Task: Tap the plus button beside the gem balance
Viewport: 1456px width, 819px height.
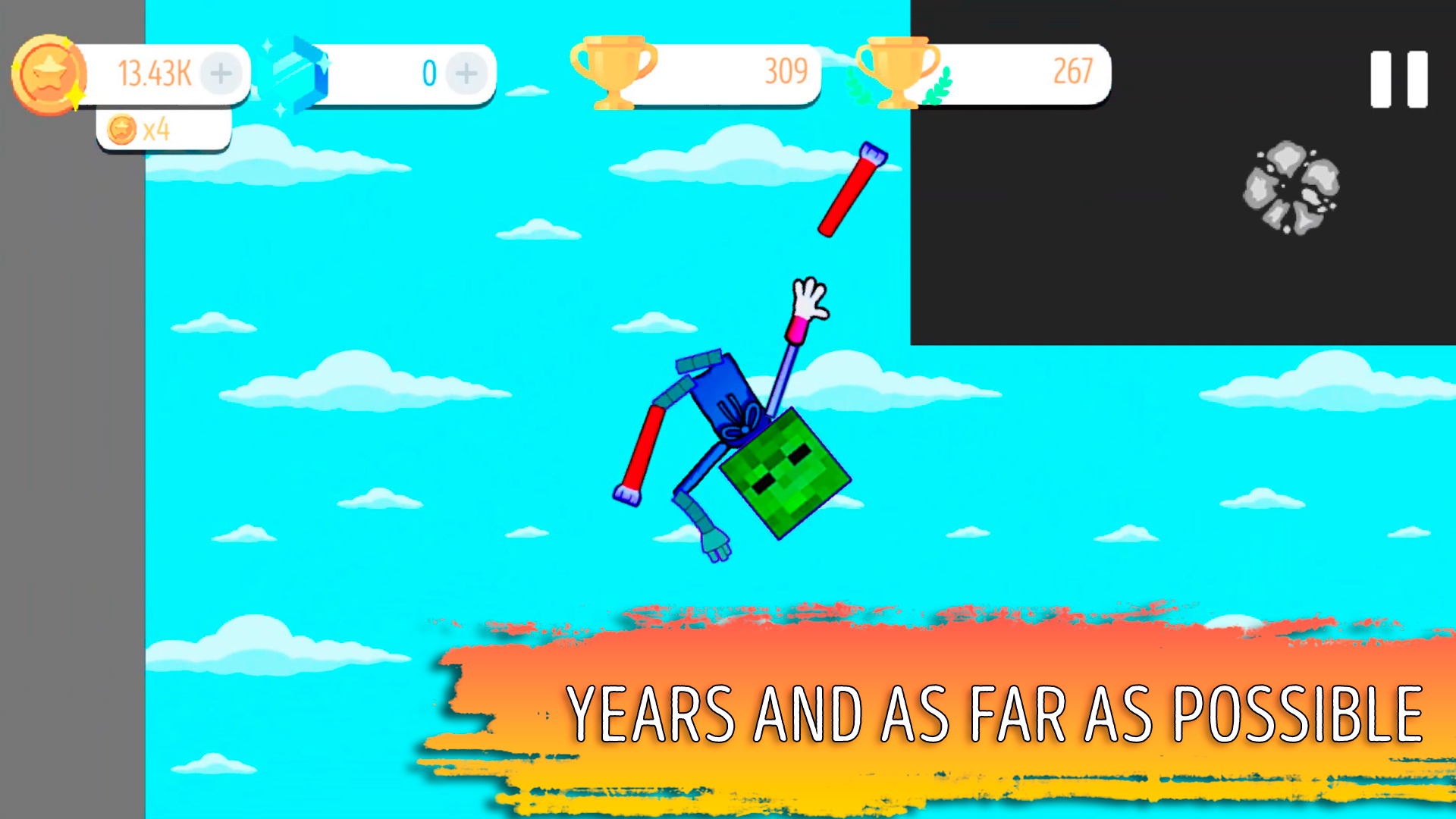Action: coord(465,74)
